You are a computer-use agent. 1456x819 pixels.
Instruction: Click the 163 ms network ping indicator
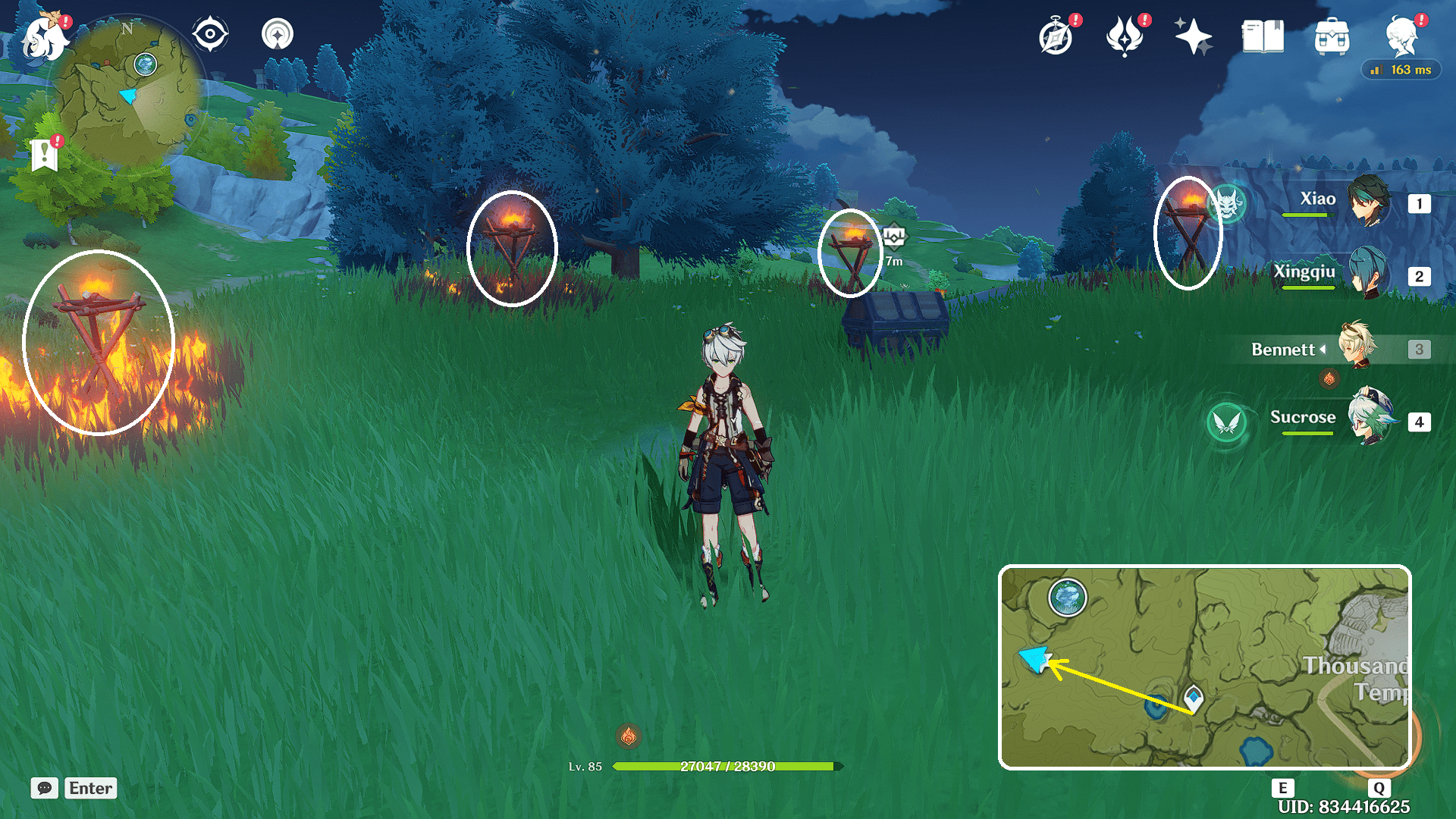(1401, 70)
